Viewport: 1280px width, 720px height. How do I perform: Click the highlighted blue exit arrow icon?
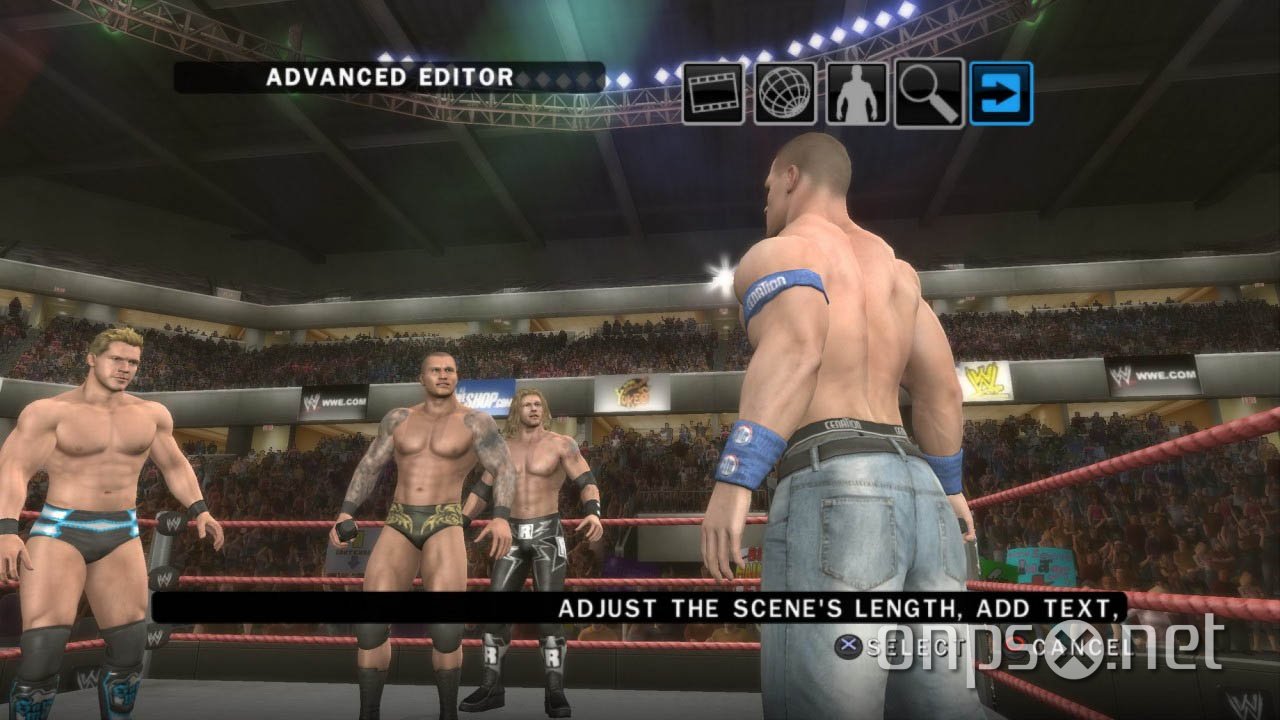(x=998, y=93)
